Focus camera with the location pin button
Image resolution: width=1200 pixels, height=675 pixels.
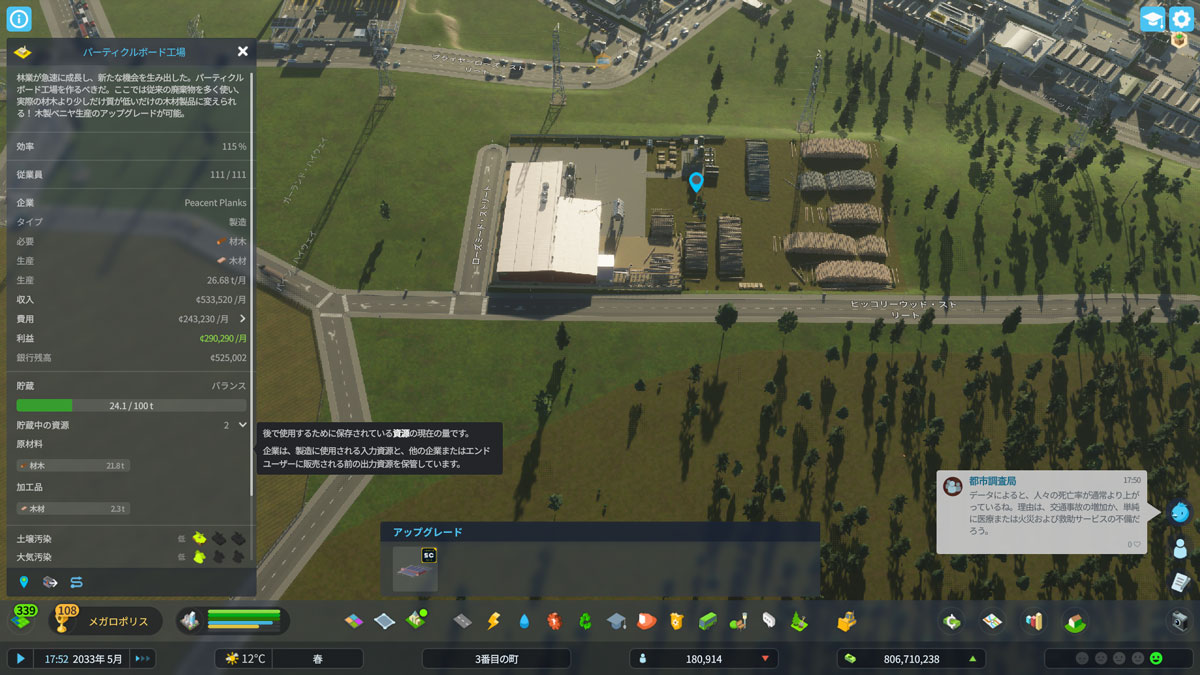[x=24, y=582]
